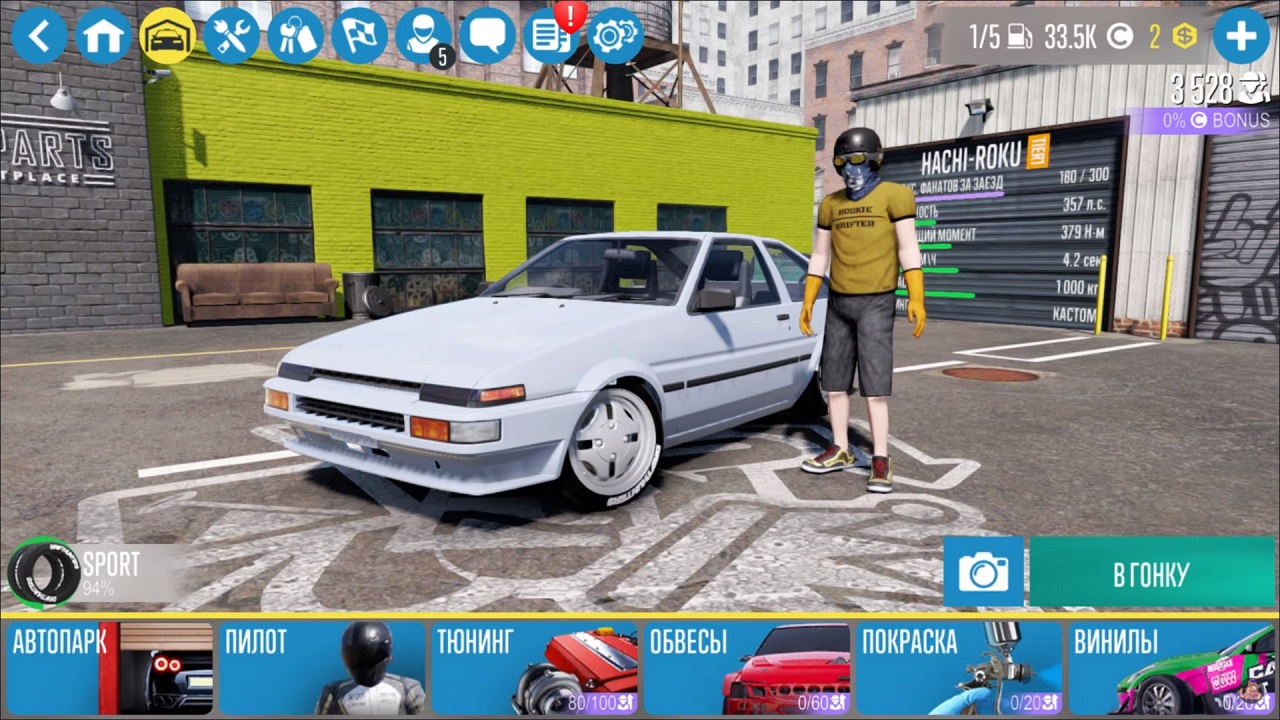Viewport: 1280px width, 720px height.
Task: Open the ТЮНИНГ tuning tile
Action: click(x=535, y=667)
